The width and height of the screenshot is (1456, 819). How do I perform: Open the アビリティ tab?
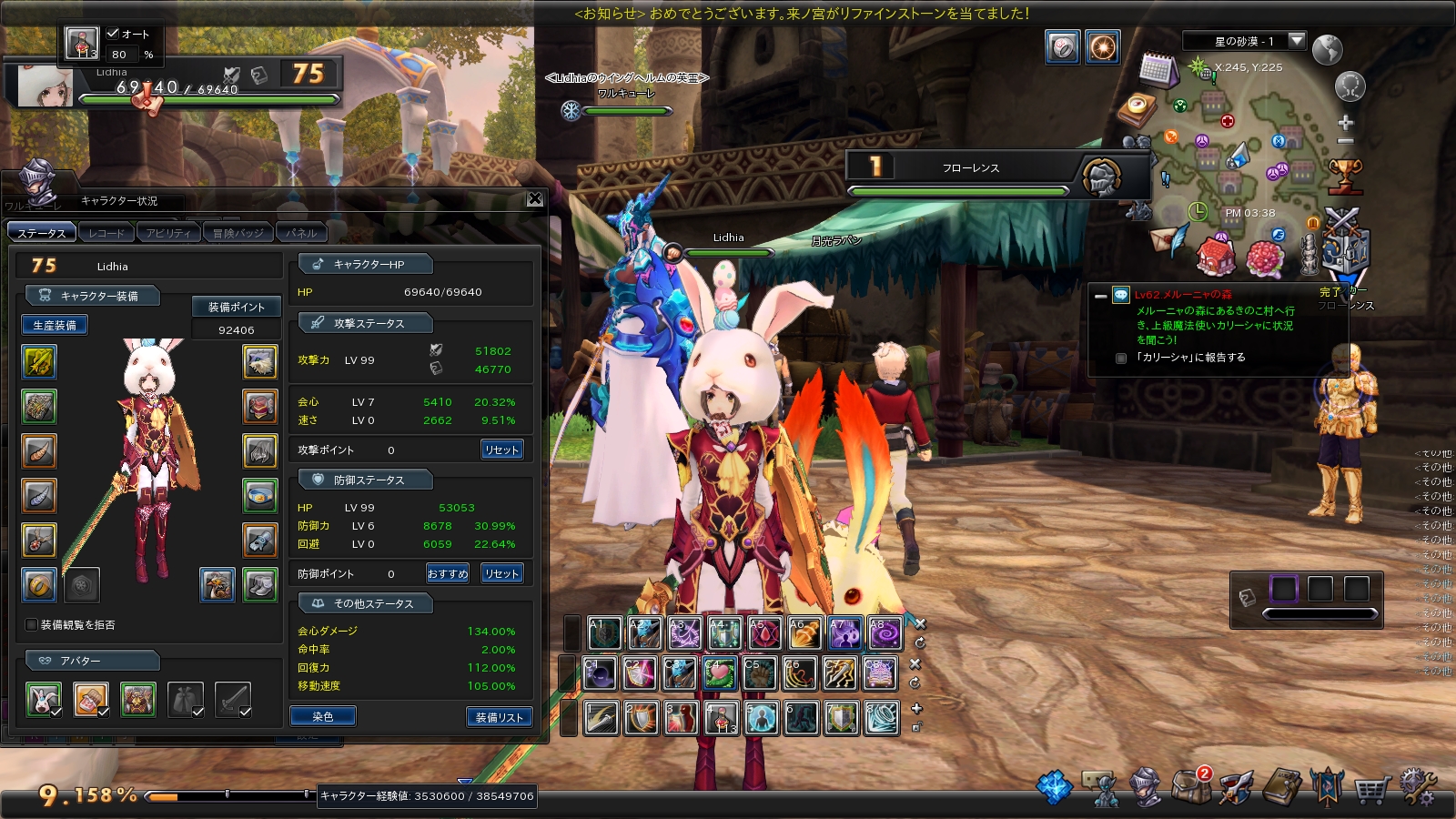168,233
